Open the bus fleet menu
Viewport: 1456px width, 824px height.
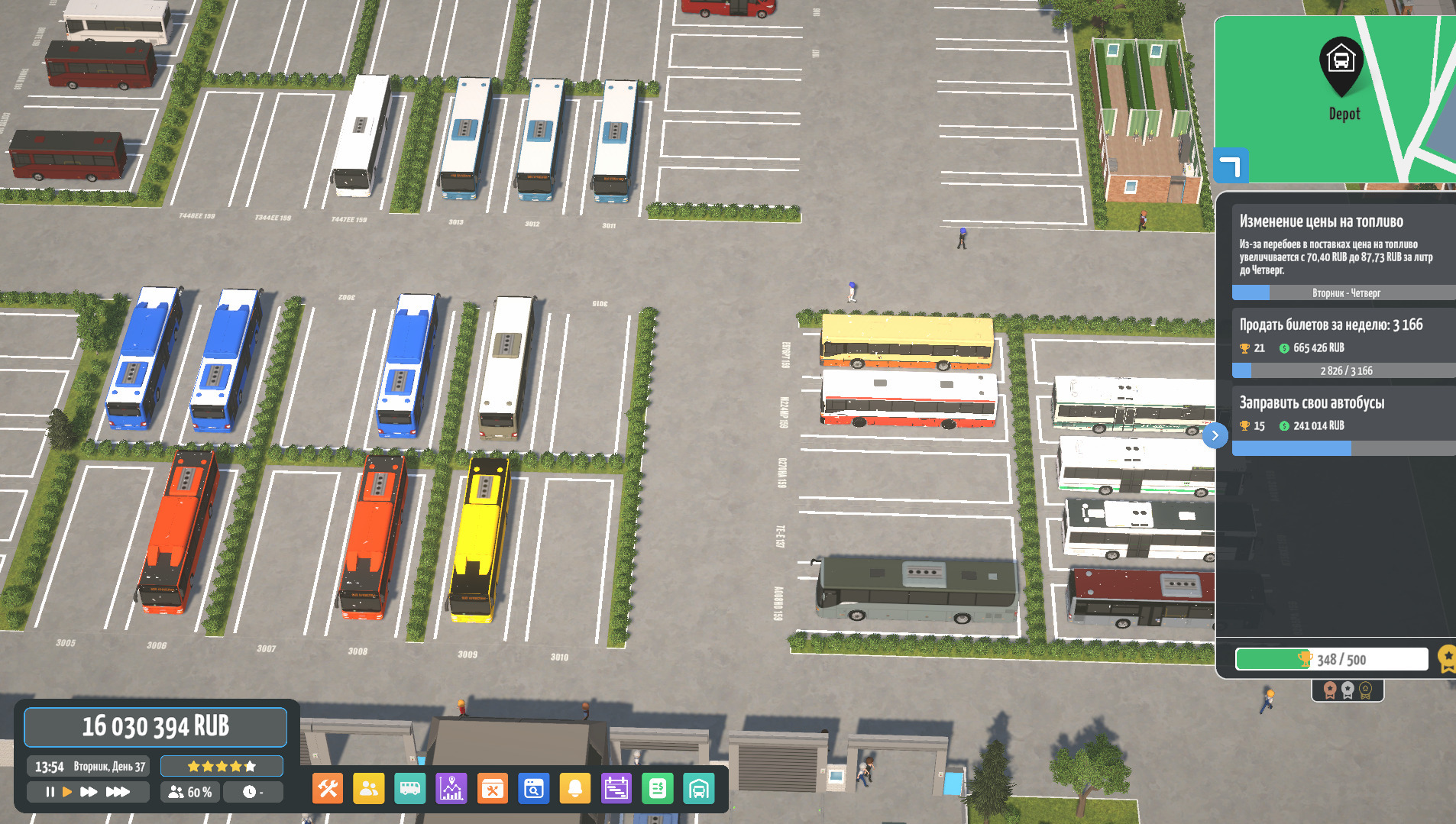(410, 789)
